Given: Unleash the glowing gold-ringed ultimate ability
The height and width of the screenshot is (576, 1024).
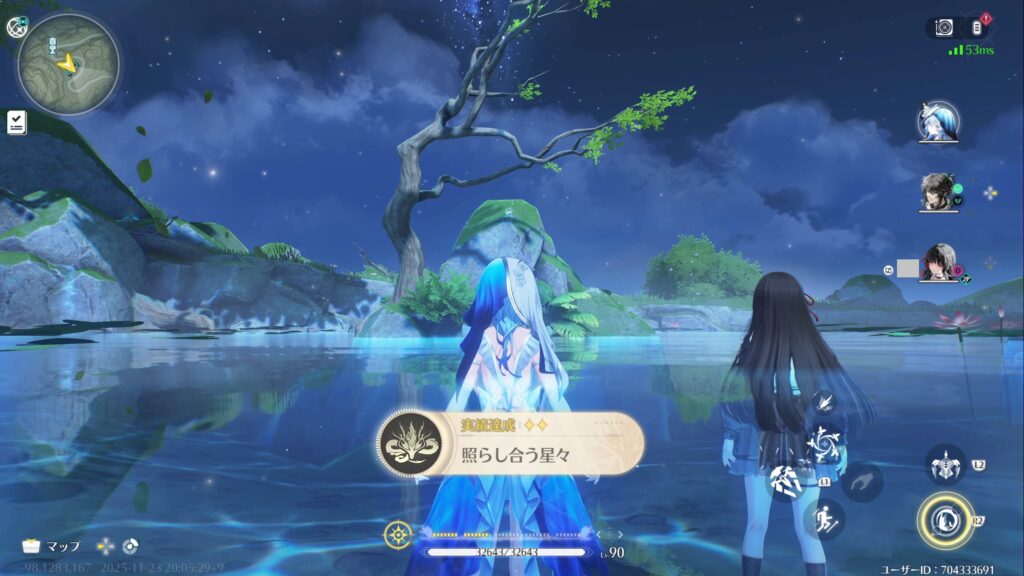Looking at the screenshot, I should pos(944,521).
